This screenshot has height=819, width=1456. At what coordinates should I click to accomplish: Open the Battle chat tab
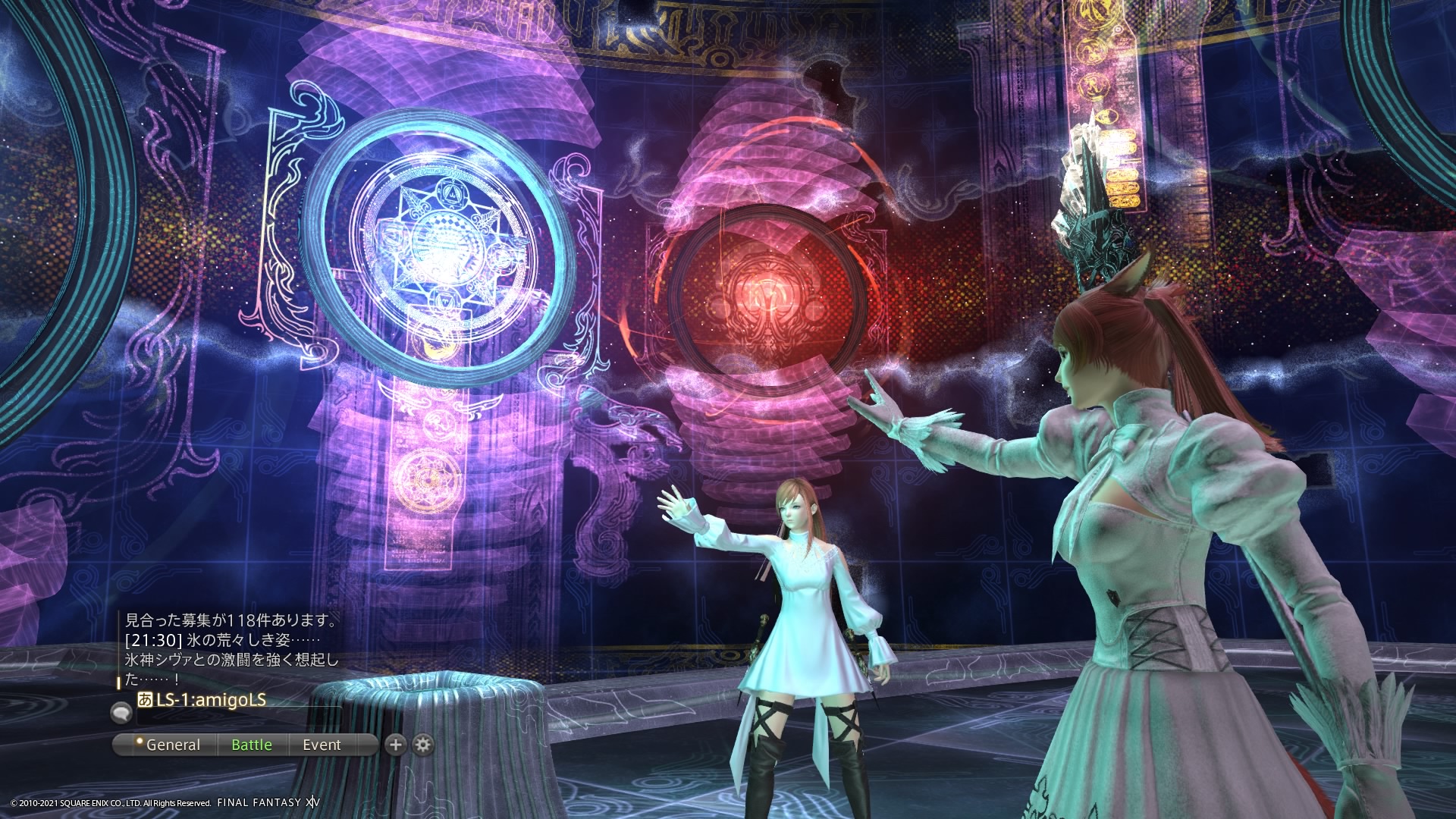pyautogui.click(x=252, y=745)
